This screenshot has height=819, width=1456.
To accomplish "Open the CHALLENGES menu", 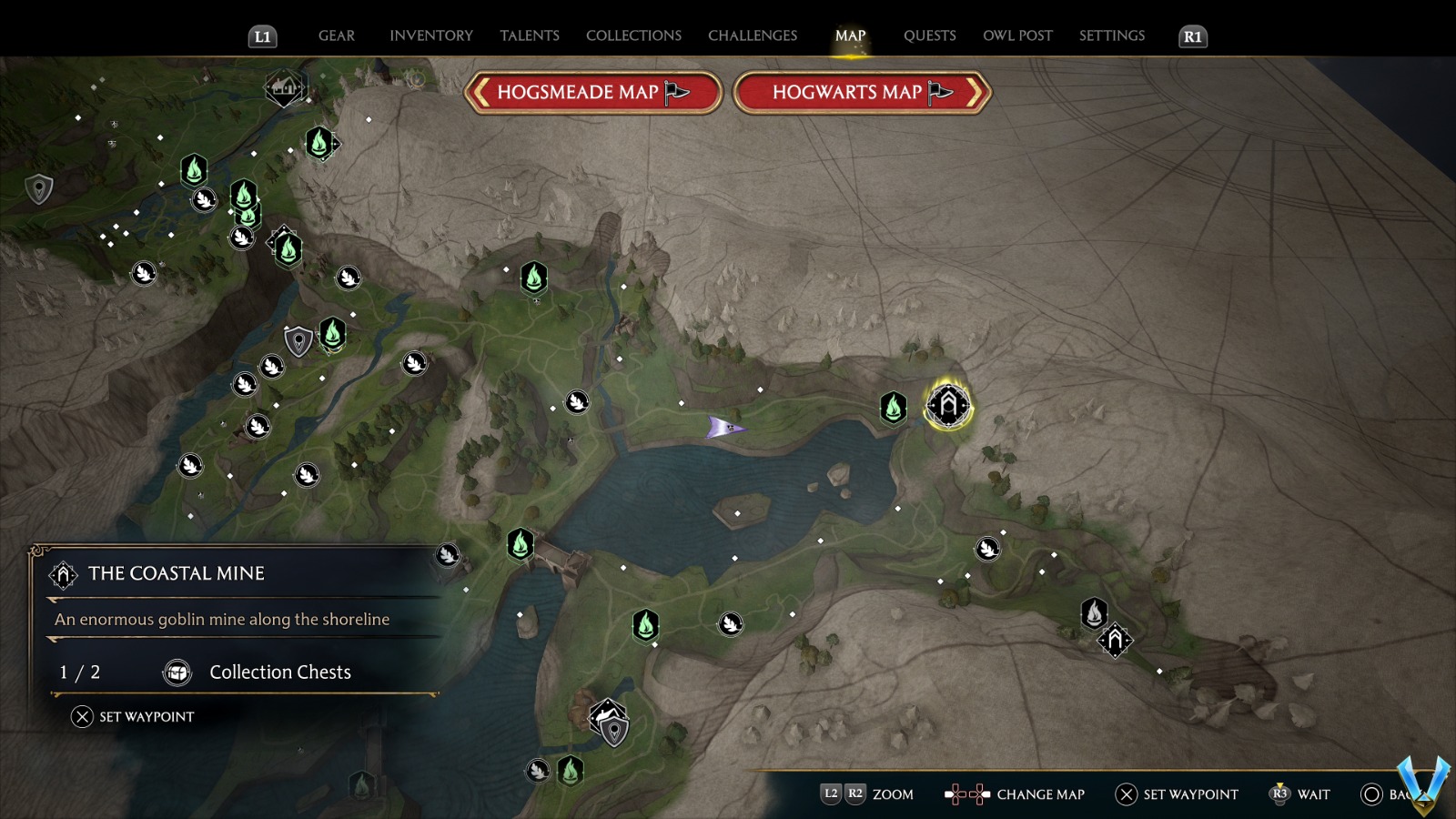I will 753,35.
